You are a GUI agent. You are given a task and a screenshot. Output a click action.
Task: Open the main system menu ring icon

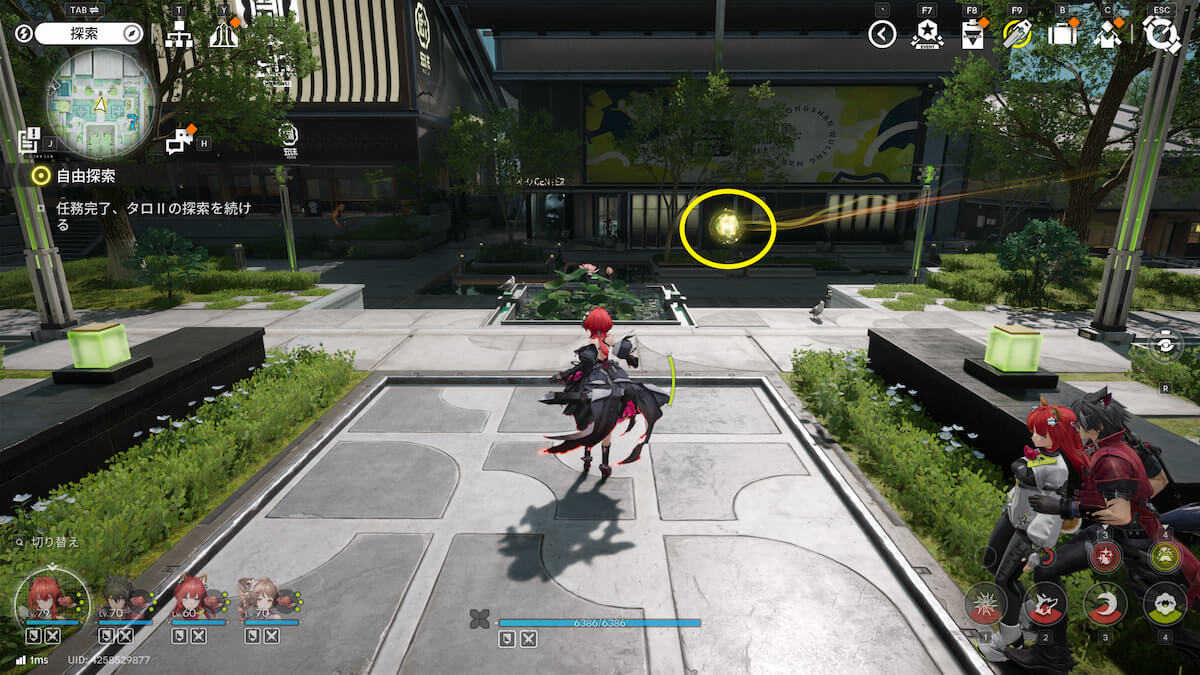1162,34
